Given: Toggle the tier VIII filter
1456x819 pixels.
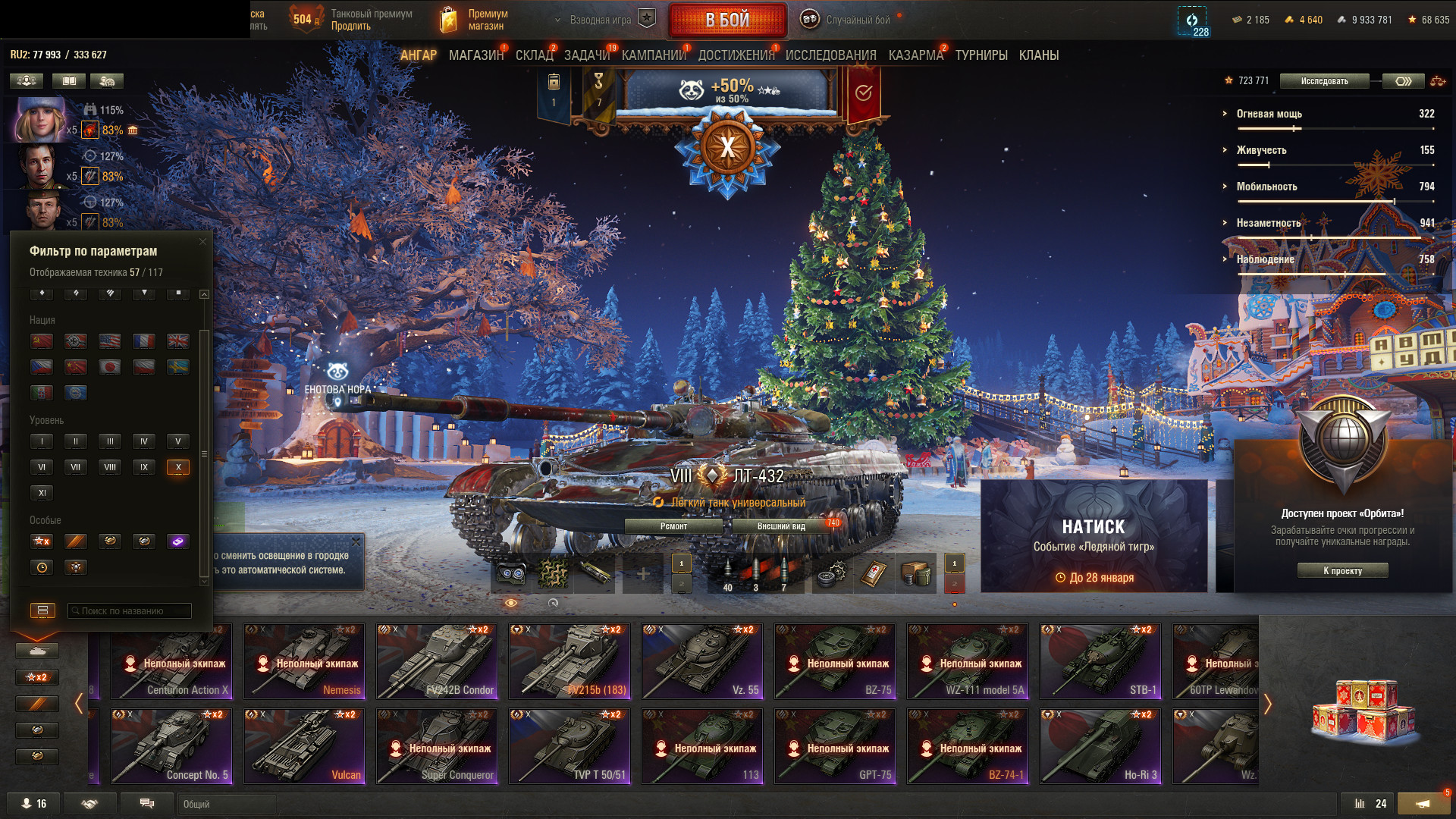Looking at the screenshot, I should pyautogui.click(x=110, y=467).
